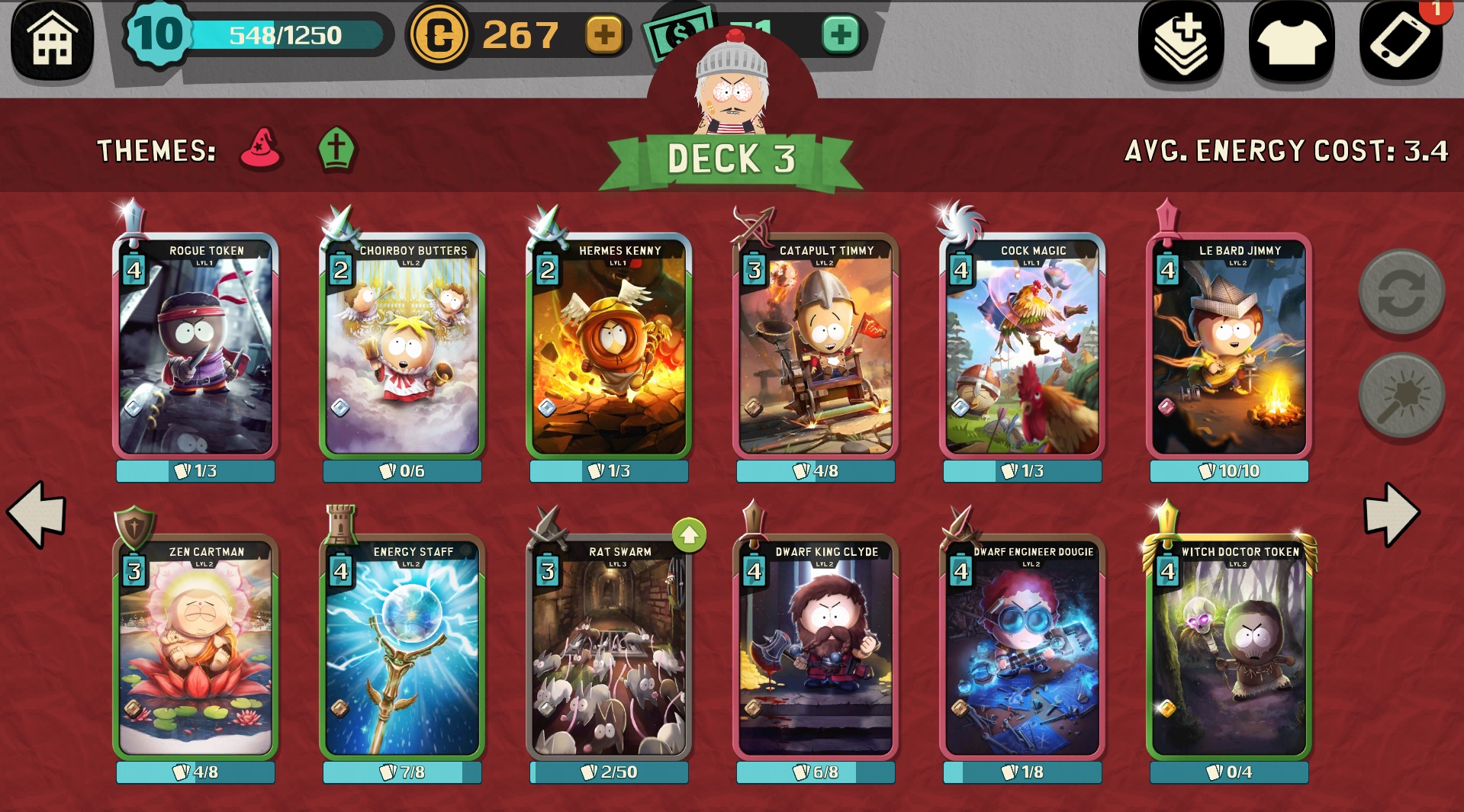Go to the home screen
Image resolution: width=1464 pixels, height=812 pixels.
click(52, 40)
